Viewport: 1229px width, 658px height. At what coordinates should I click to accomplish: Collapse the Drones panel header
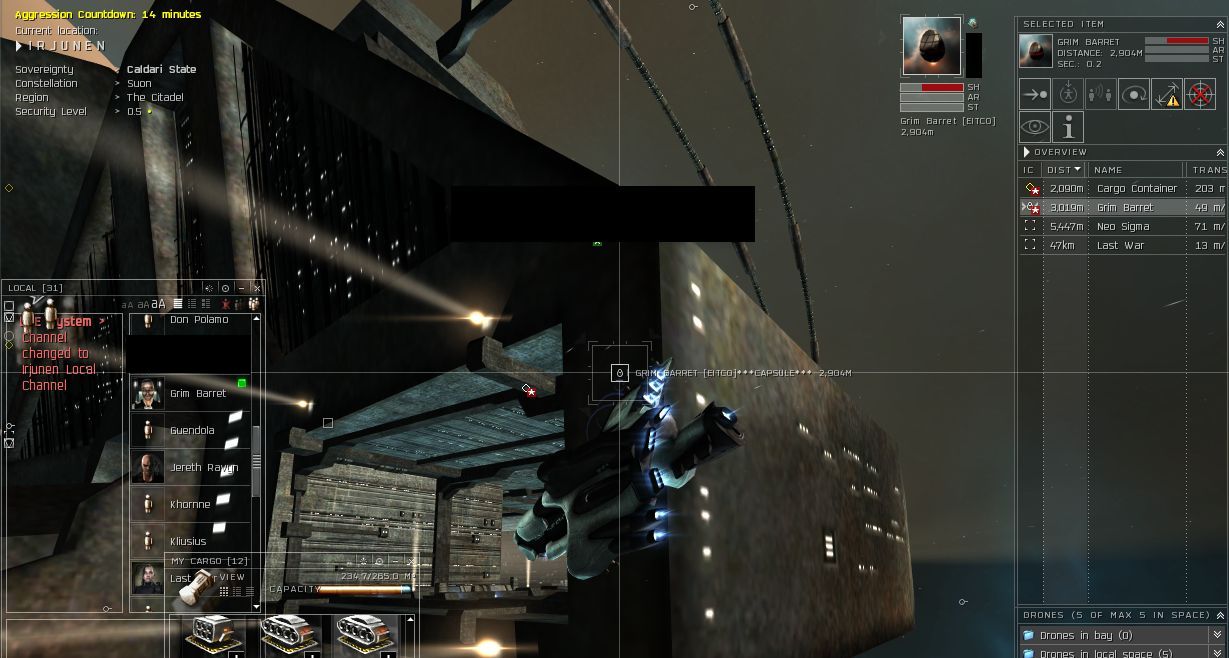point(1219,615)
